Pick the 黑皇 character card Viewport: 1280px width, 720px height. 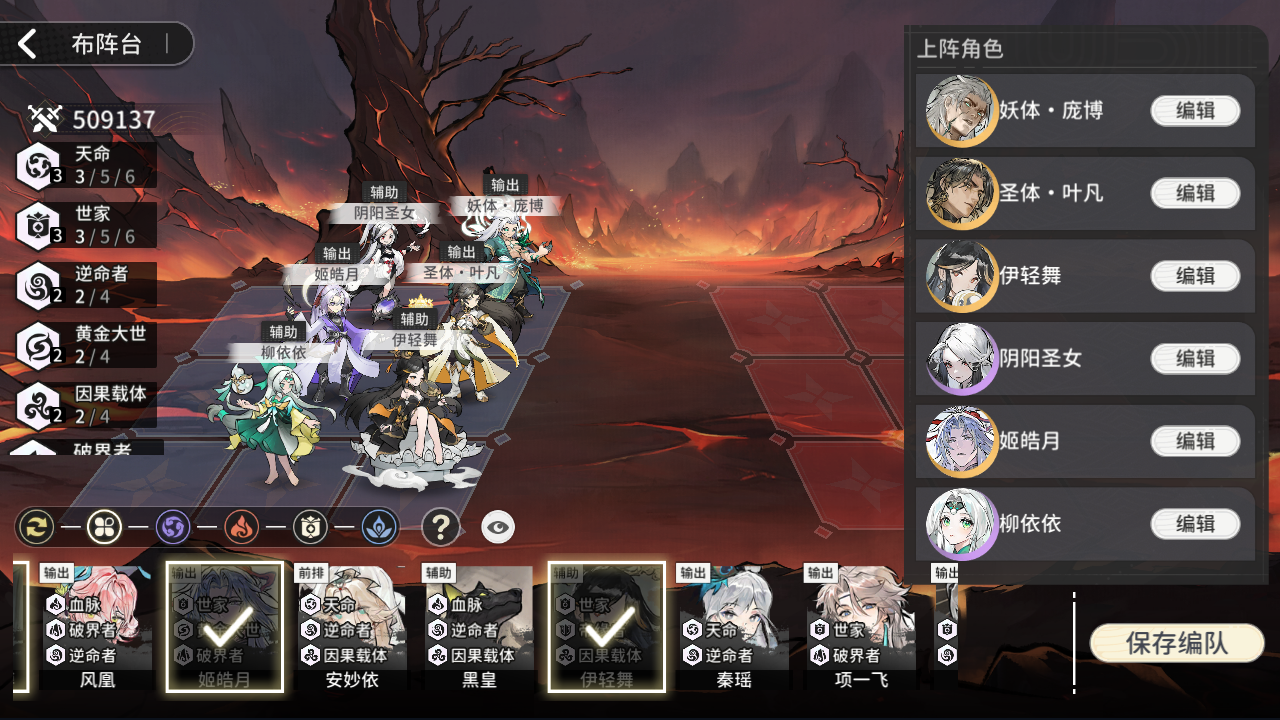click(x=479, y=627)
